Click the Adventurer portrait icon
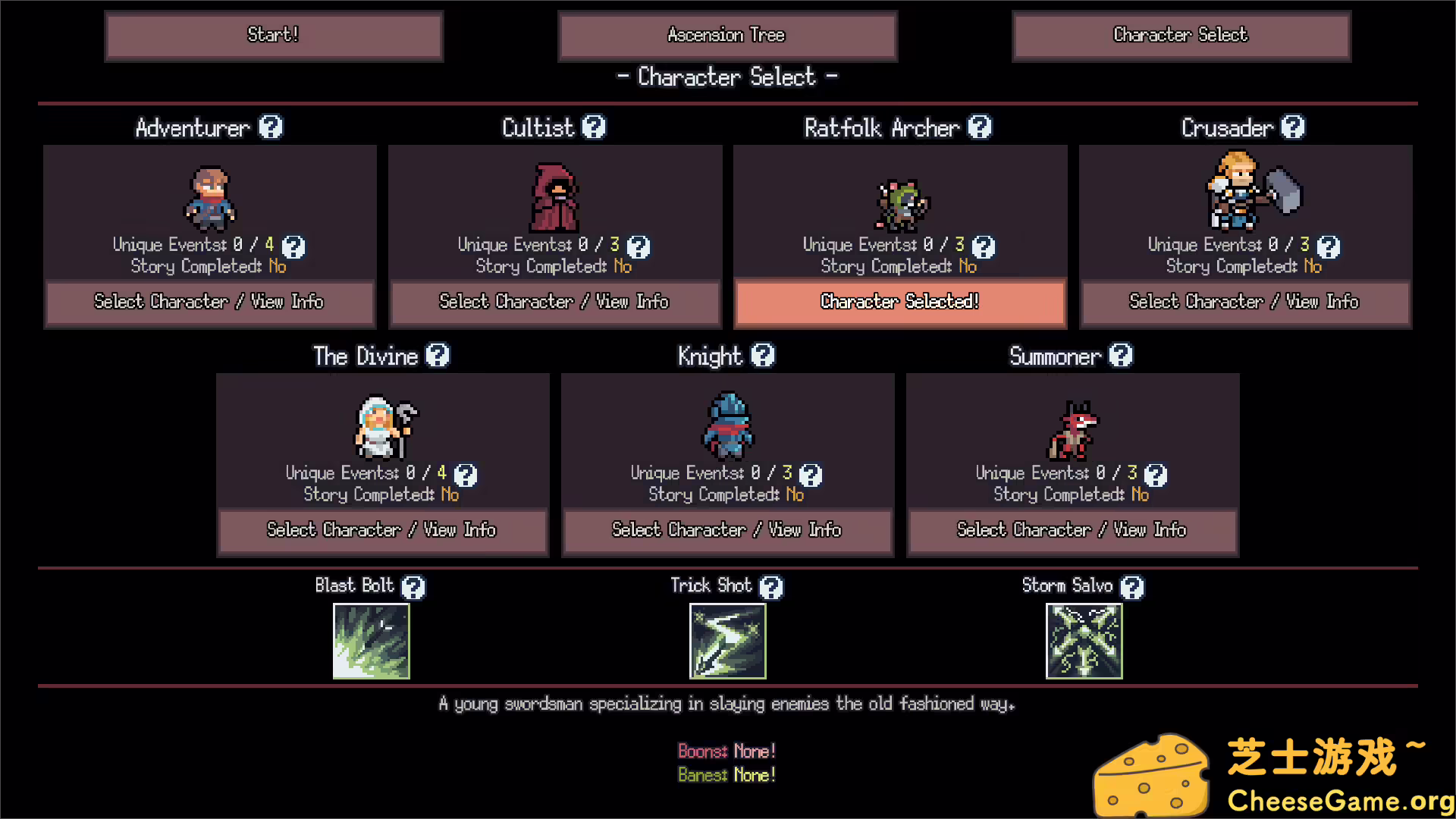The width and height of the screenshot is (1456, 819). click(210, 199)
